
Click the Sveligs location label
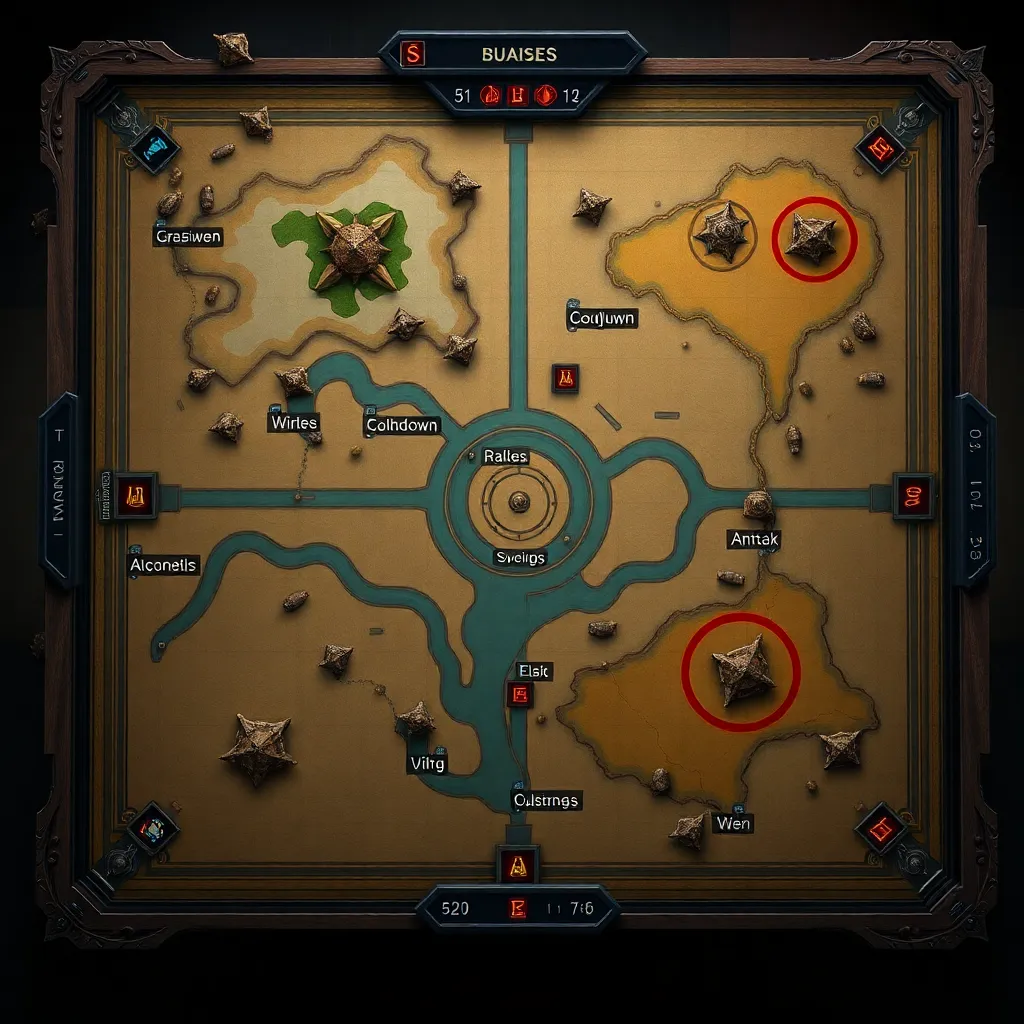(x=520, y=558)
